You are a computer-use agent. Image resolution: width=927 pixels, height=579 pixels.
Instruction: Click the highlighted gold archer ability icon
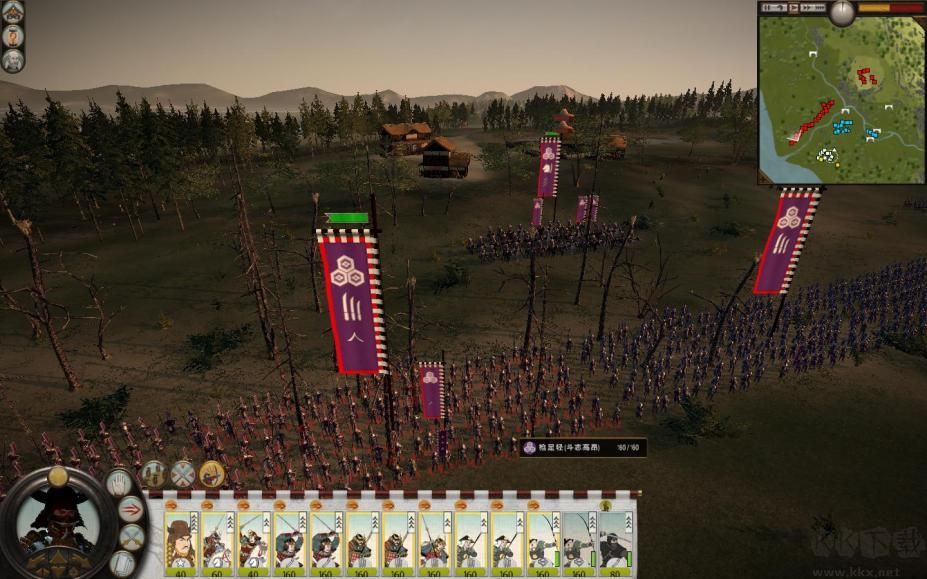pyautogui.click(x=211, y=474)
